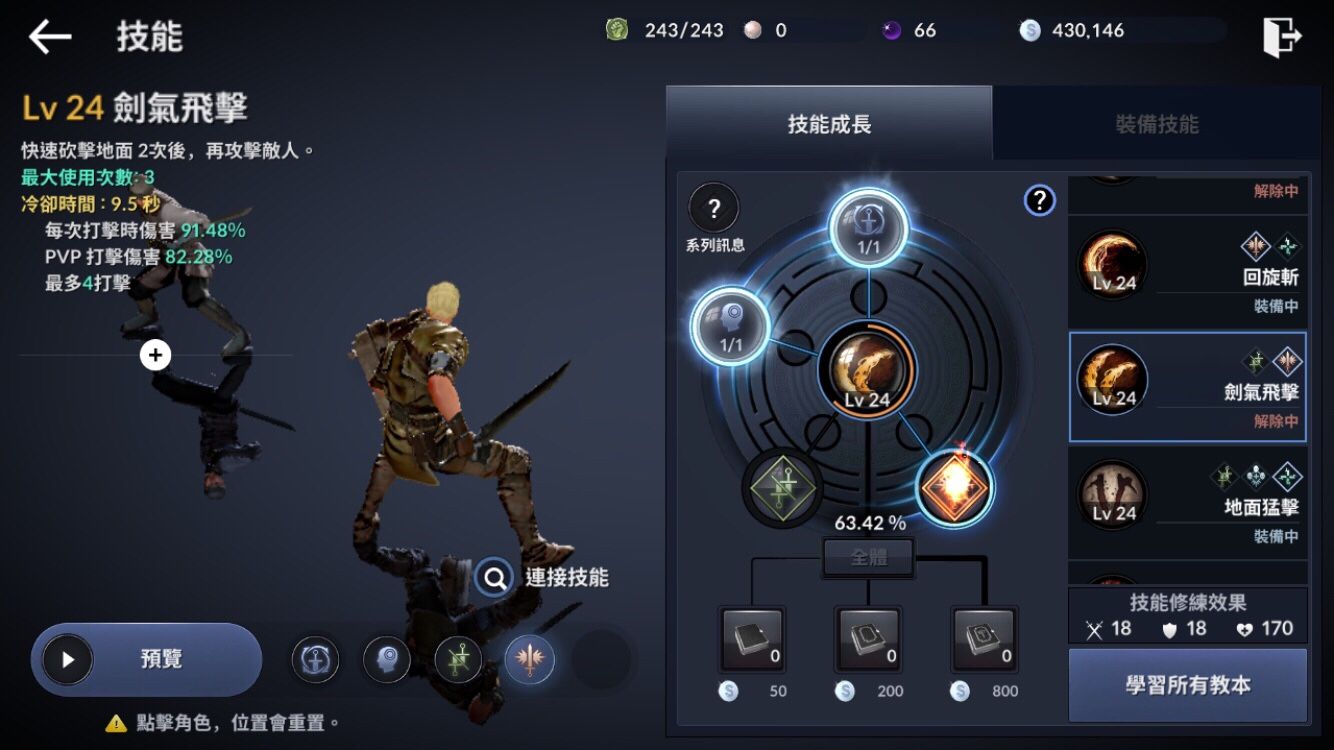1334x750 pixels.
Task: Click the blue help question mark icon
Action: 1040,201
